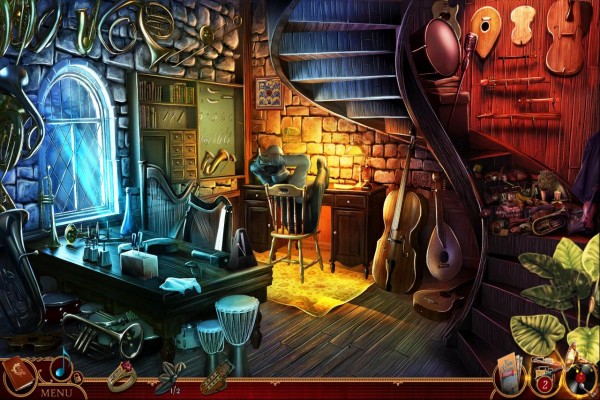Use the gramophone record hint button
The image size is (600, 400).
coord(580,377)
